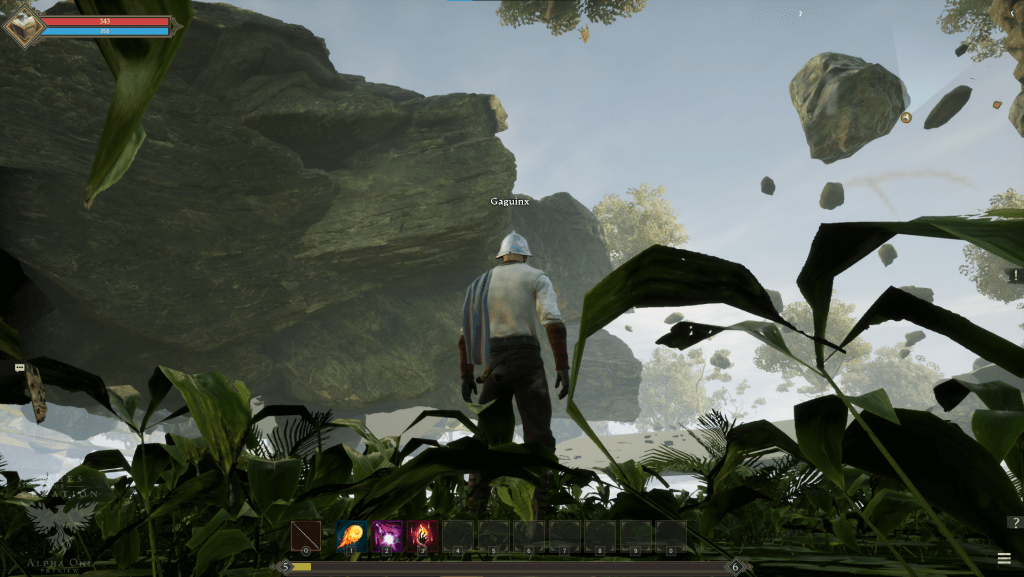Screen dimensions: 1024x577
Task: Open the spellbook class portrait icon
Action: (x=22, y=25)
